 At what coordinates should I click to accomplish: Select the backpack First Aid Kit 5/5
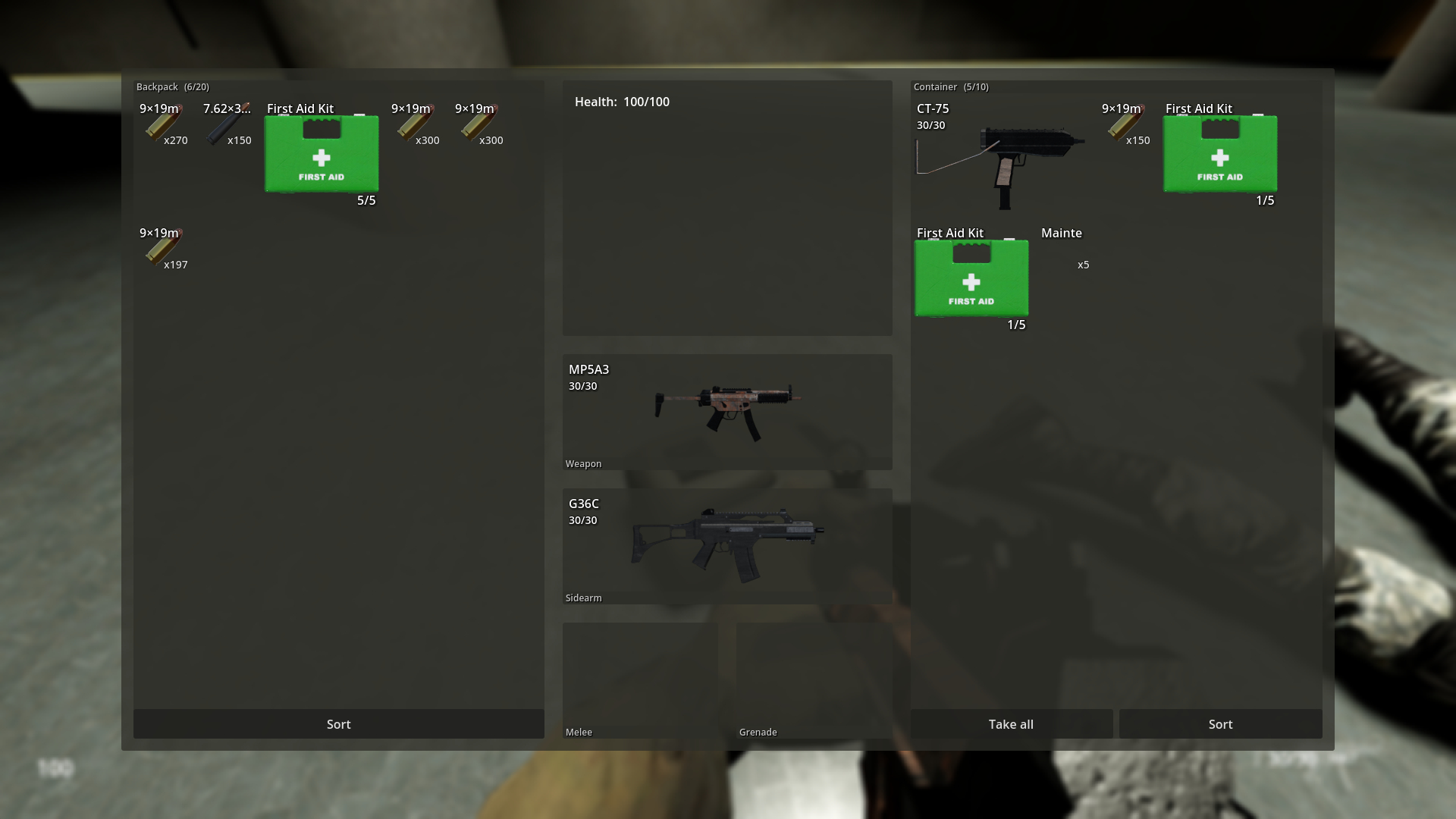click(322, 154)
